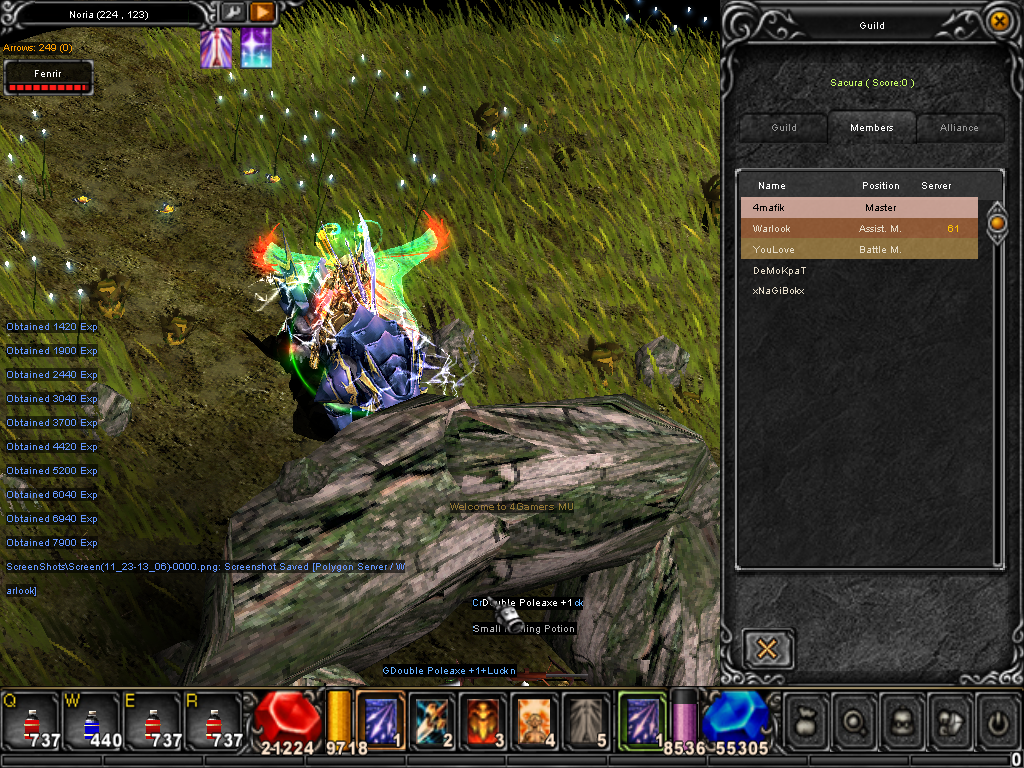Open settings with the wrench button
The image size is (1024, 768).
tap(232, 12)
